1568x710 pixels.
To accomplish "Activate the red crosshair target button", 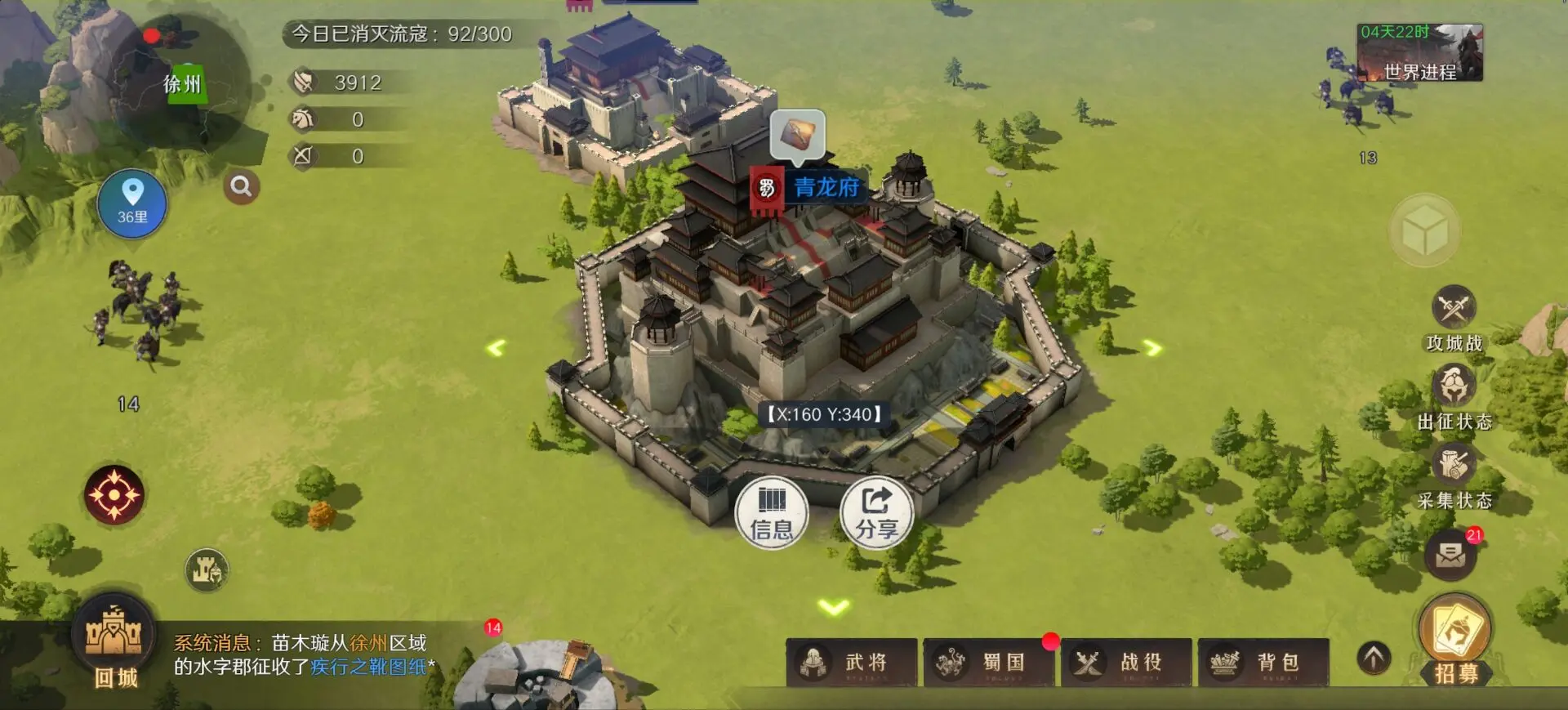I will click(114, 495).
